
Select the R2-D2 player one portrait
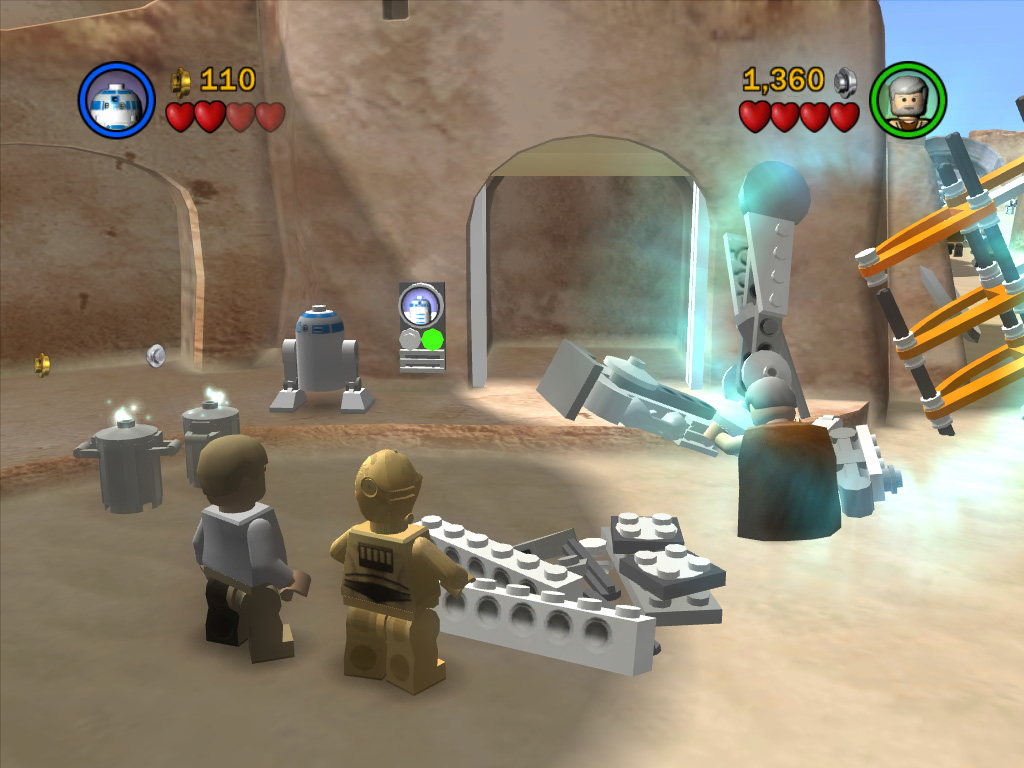(117, 100)
